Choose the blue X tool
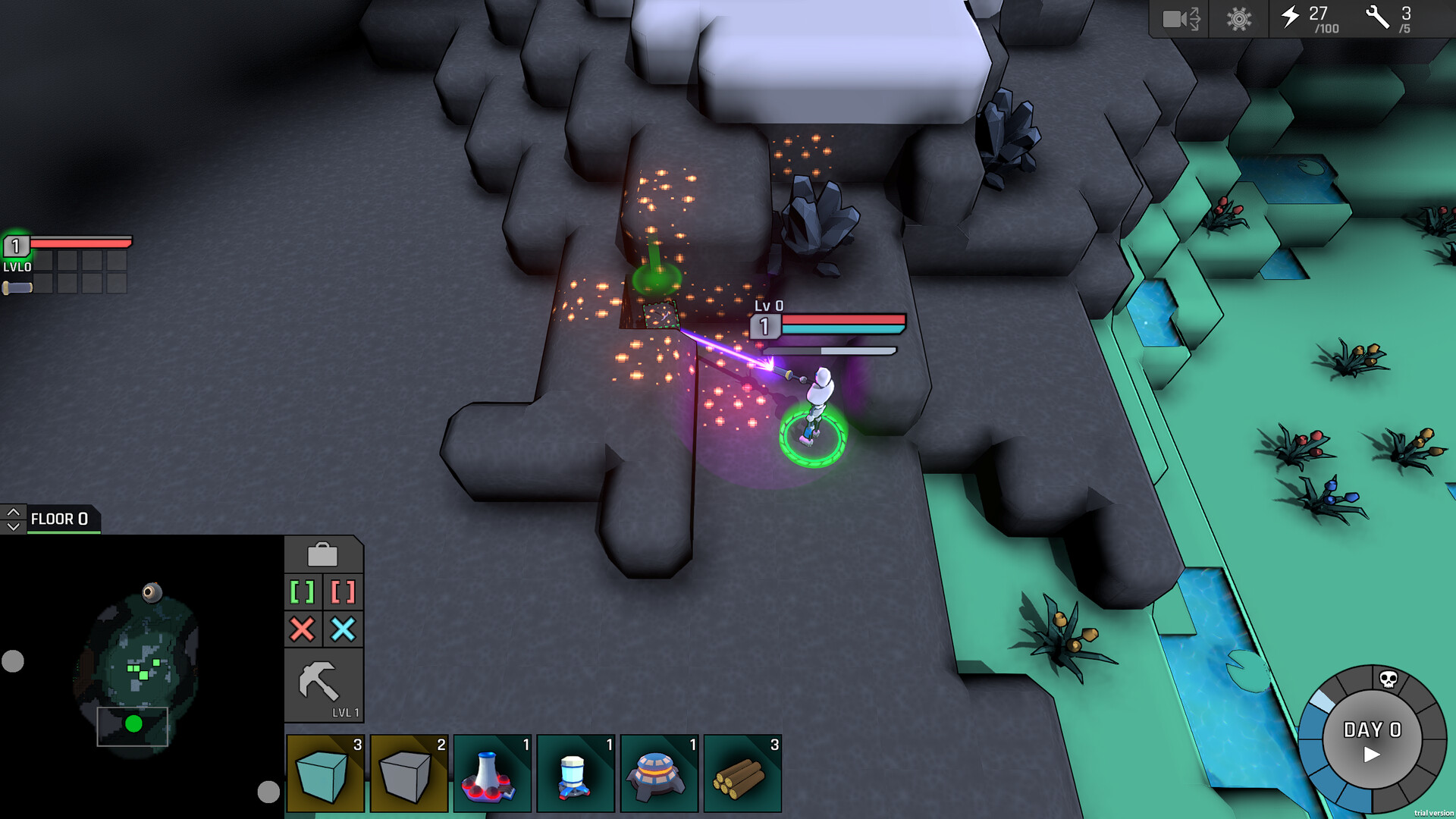Viewport: 1456px width, 819px height. click(x=343, y=629)
